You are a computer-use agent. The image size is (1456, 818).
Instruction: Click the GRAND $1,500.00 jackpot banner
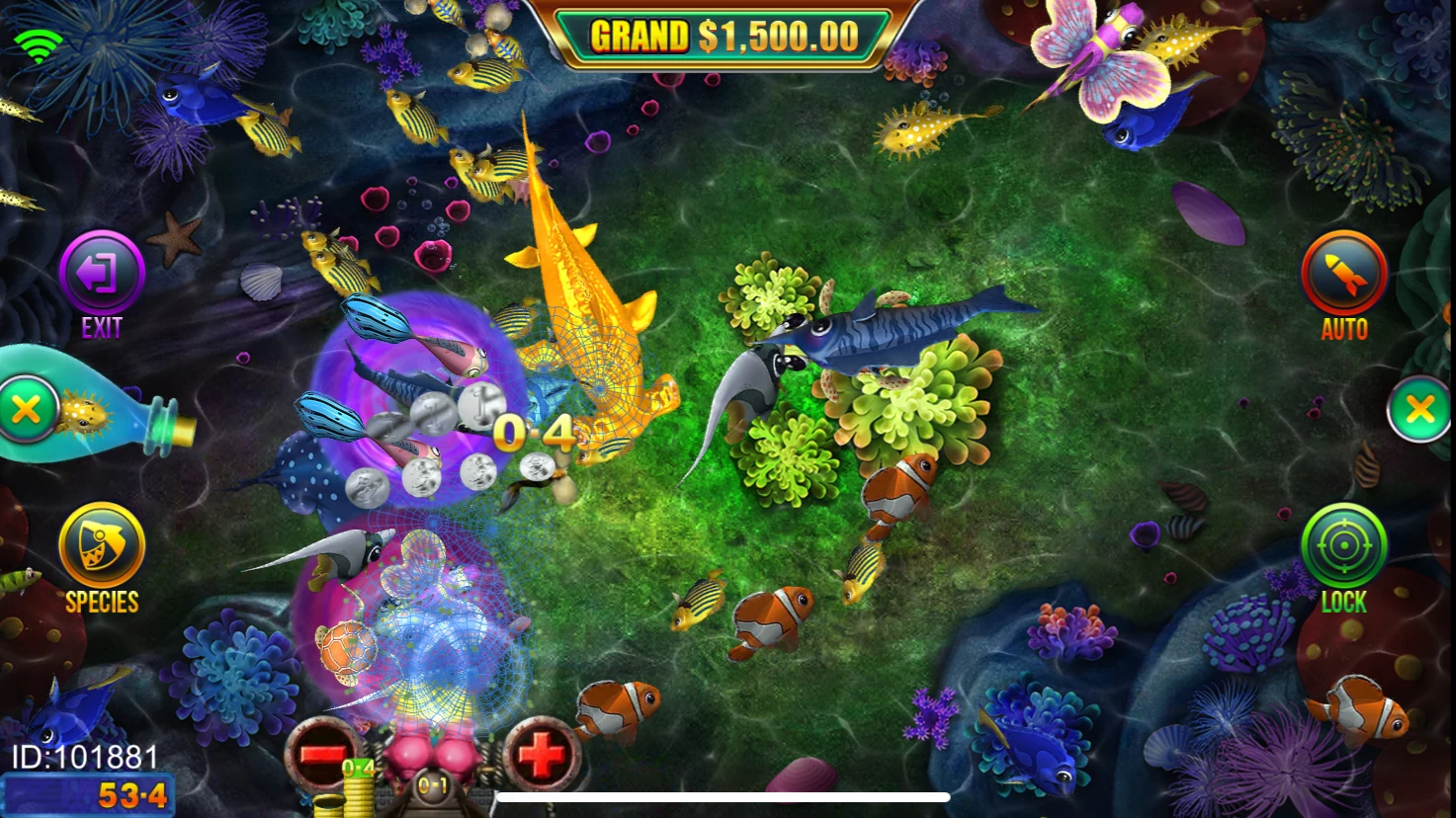click(x=725, y=33)
